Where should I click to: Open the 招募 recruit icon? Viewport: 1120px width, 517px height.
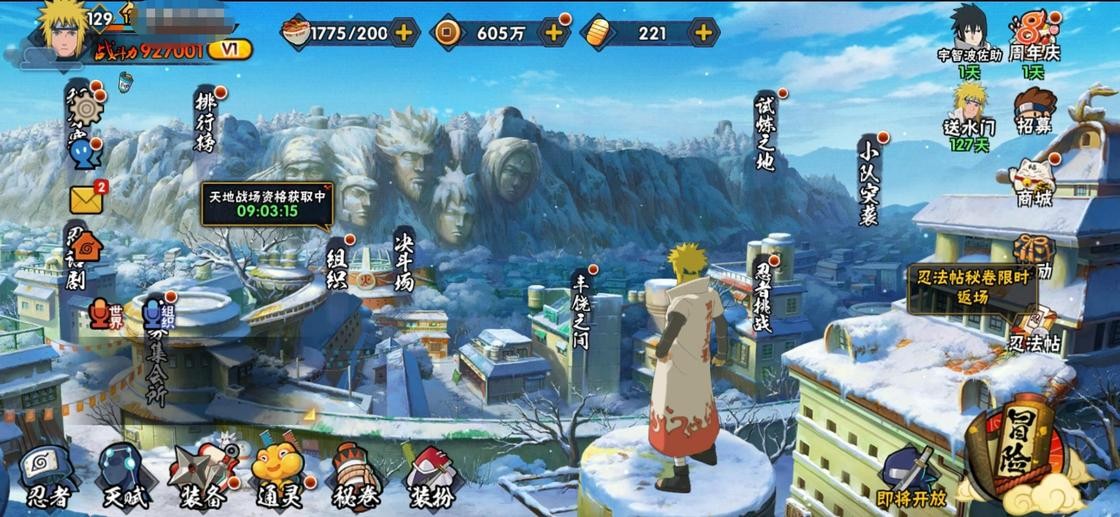coord(1035,110)
